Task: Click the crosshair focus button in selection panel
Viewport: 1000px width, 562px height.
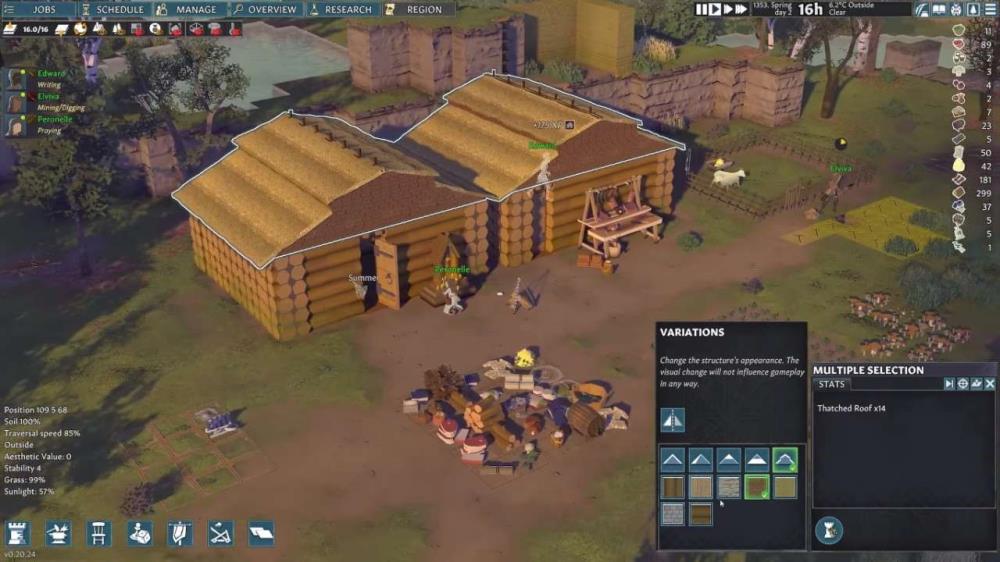Action: tap(963, 384)
